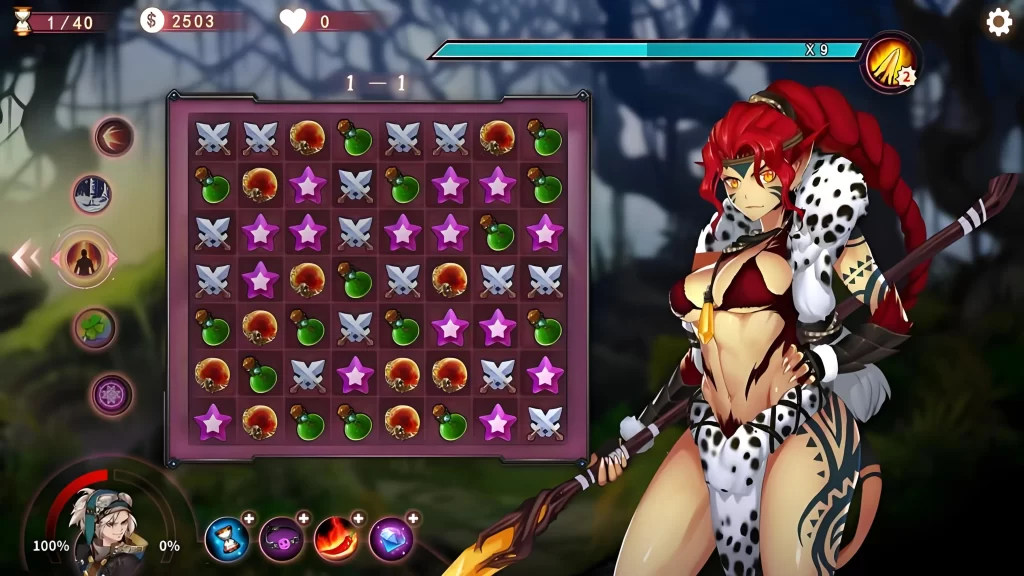Select the red arrow skill icon
Viewport: 1024px width, 576px height.
click(114, 137)
